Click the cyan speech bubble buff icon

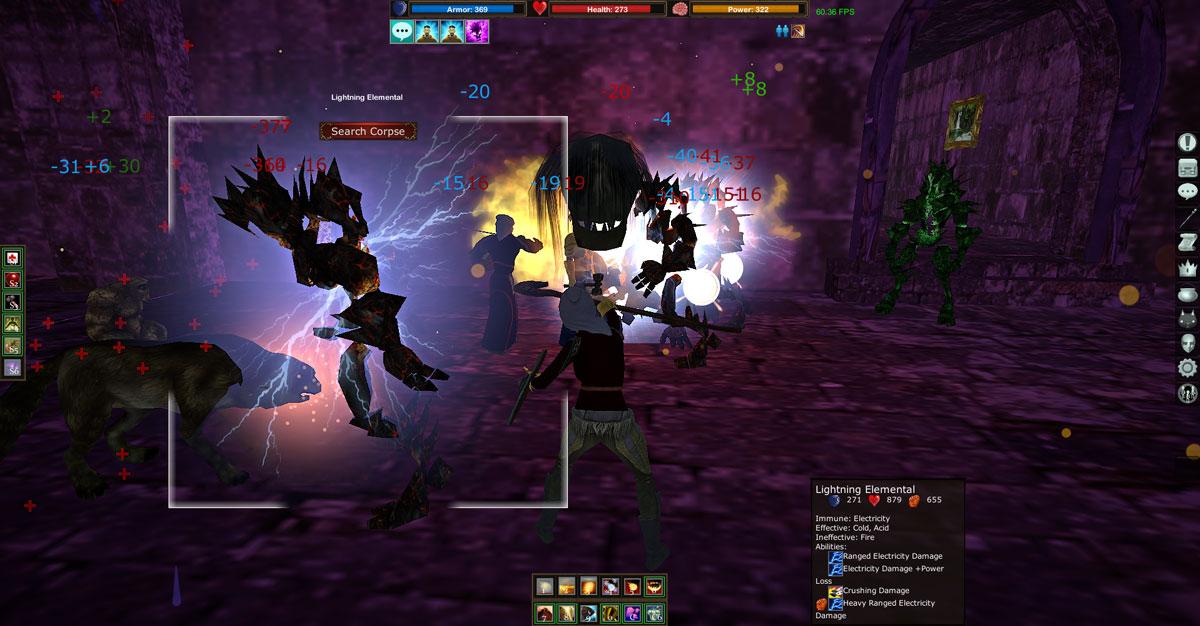pyautogui.click(x=403, y=32)
